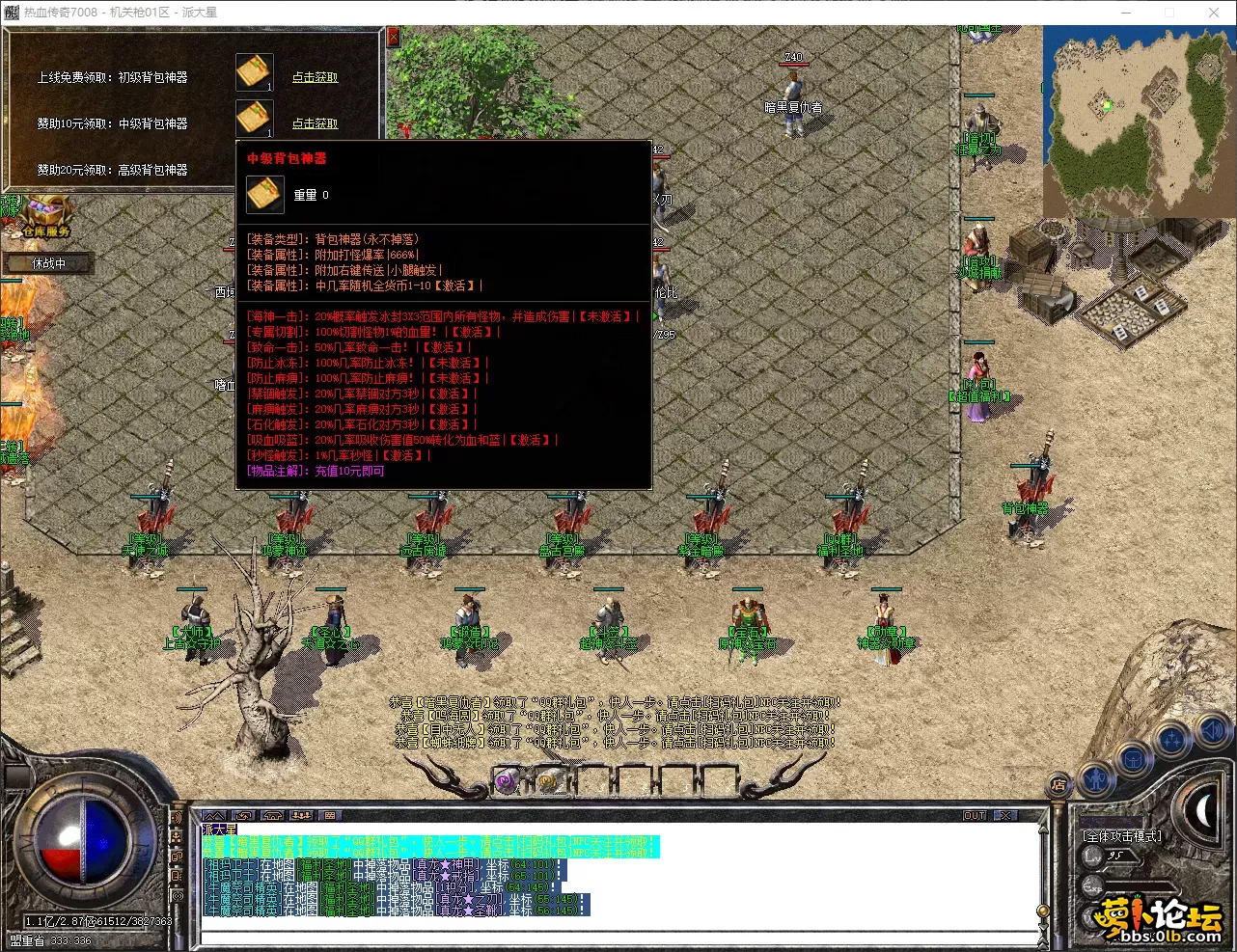Claim the 中级背包神器 10元 reward link
The image size is (1237, 952).
[316, 123]
